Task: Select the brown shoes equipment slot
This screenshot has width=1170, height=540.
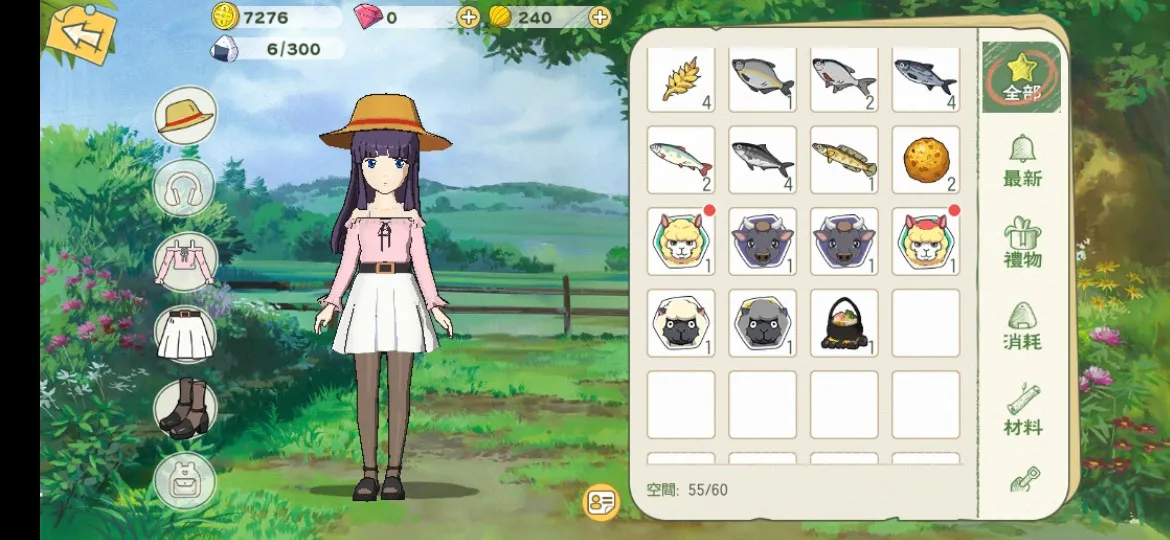Action: click(185, 408)
